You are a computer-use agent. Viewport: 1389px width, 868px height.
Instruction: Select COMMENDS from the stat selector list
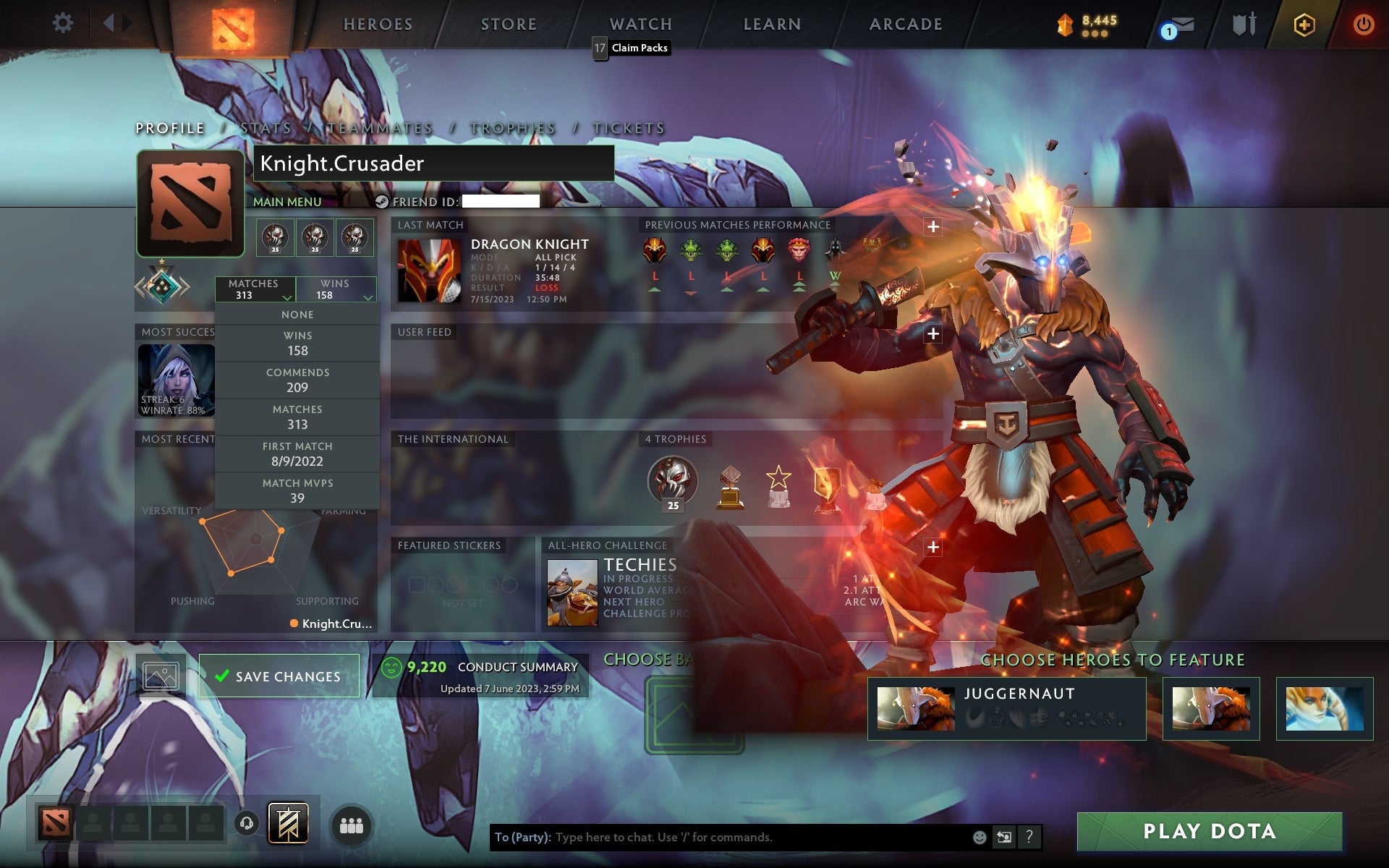(x=298, y=380)
